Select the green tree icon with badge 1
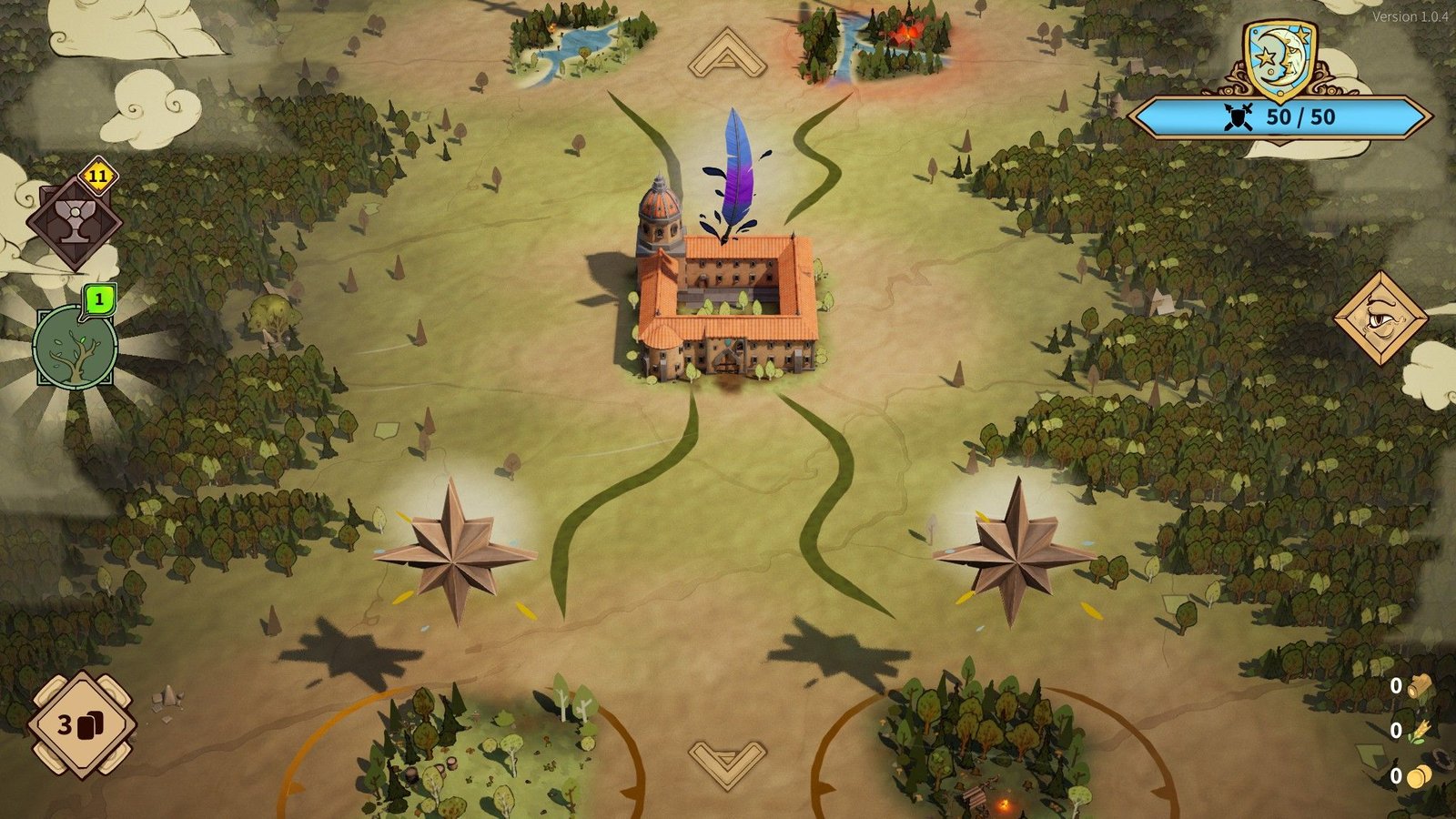This screenshot has width=1456, height=819. point(75,346)
